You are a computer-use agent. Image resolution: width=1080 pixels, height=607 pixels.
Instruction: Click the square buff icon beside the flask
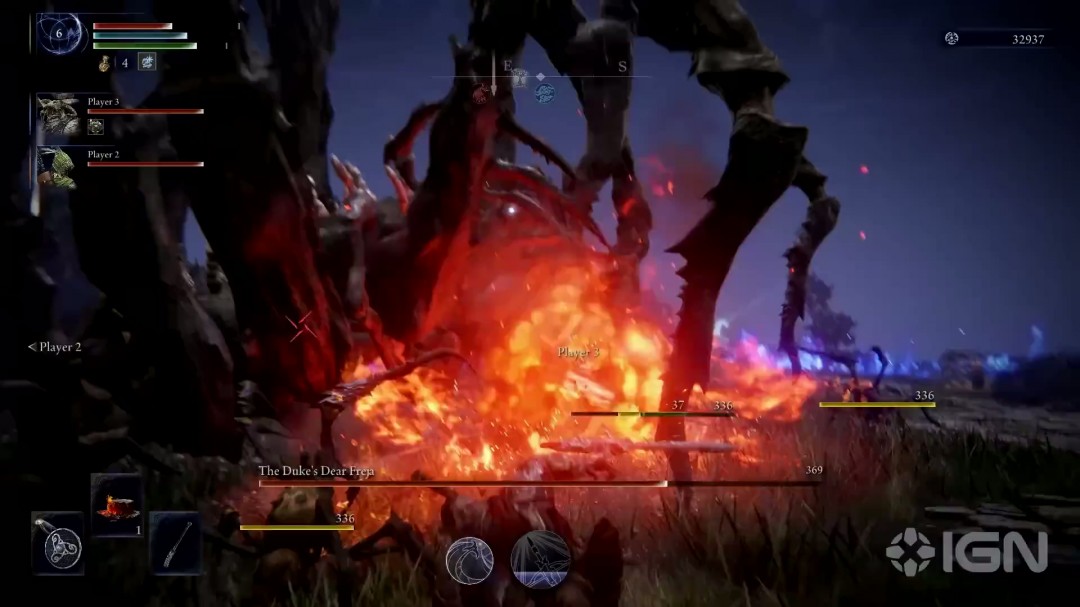pos(146,62)
